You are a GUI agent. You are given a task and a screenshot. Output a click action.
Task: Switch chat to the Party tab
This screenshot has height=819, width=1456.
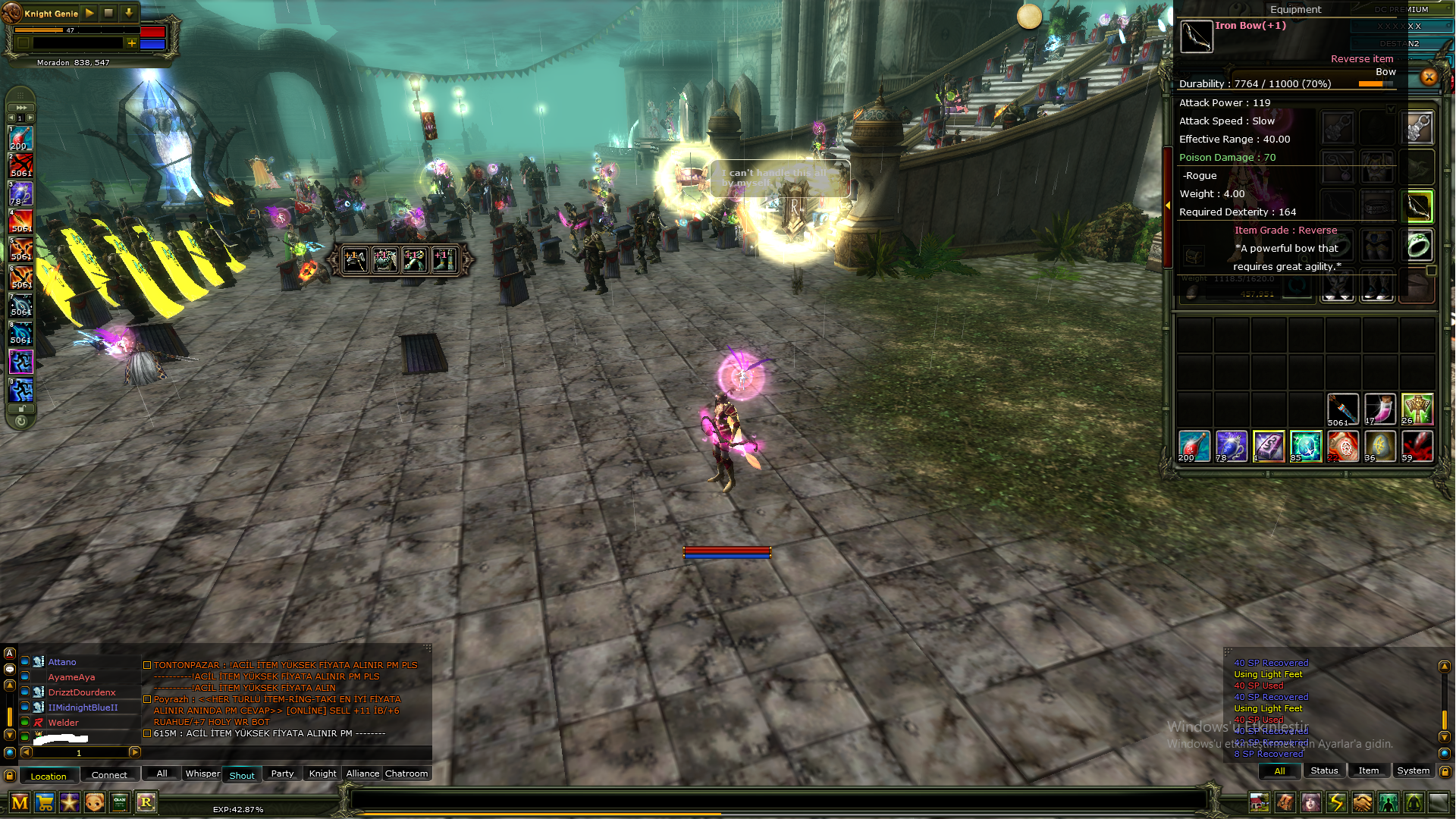coord(282,773)
